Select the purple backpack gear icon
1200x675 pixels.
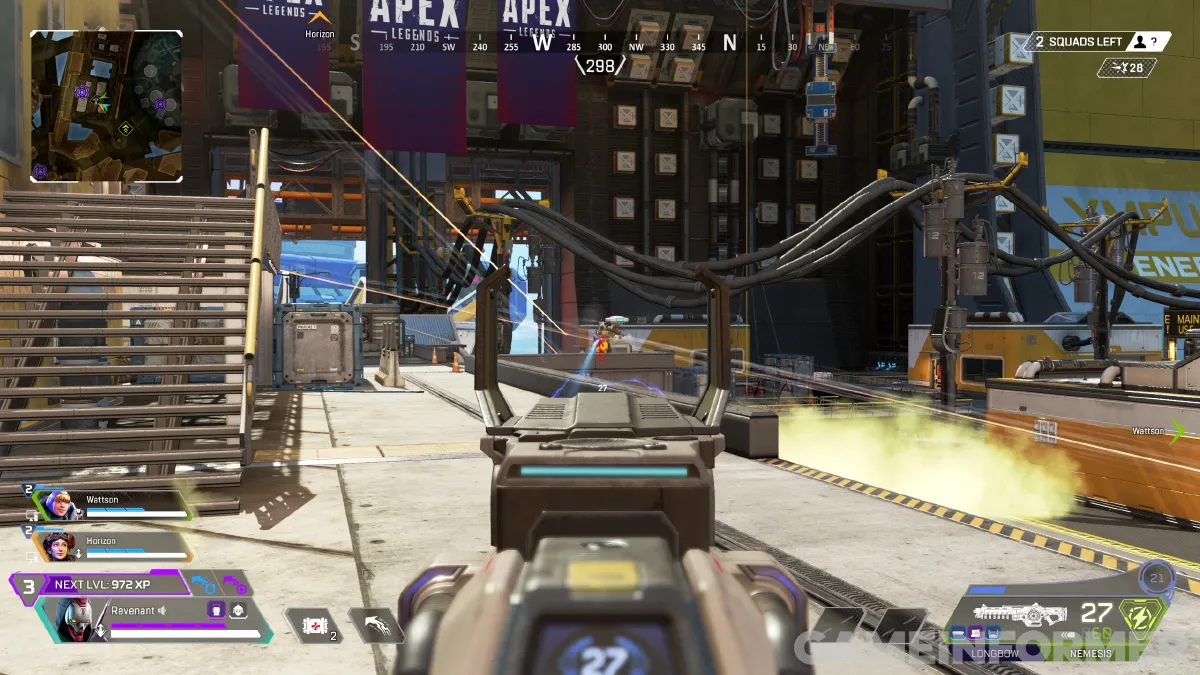pos(215,609)
